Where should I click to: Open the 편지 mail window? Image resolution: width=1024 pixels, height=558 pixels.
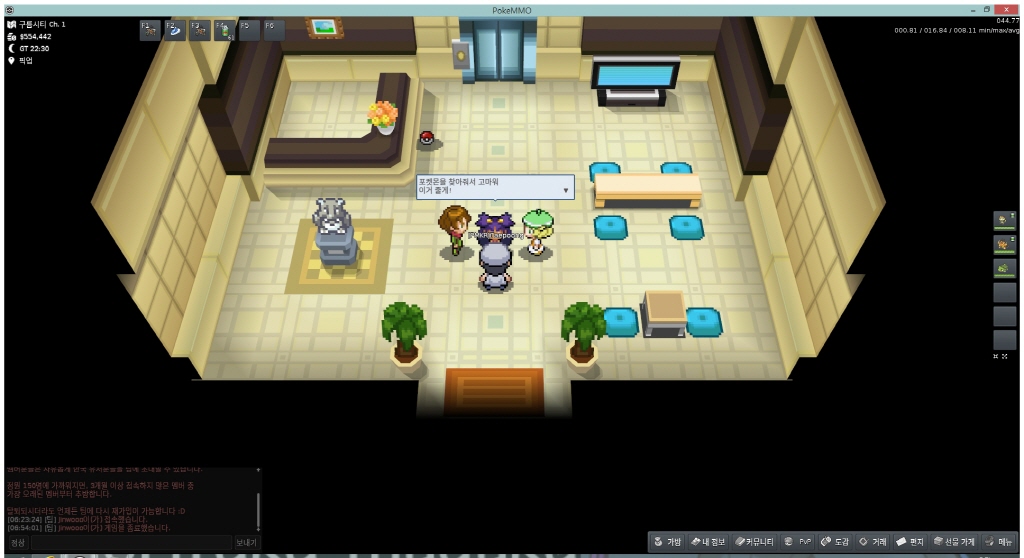(x=910, y=541)
